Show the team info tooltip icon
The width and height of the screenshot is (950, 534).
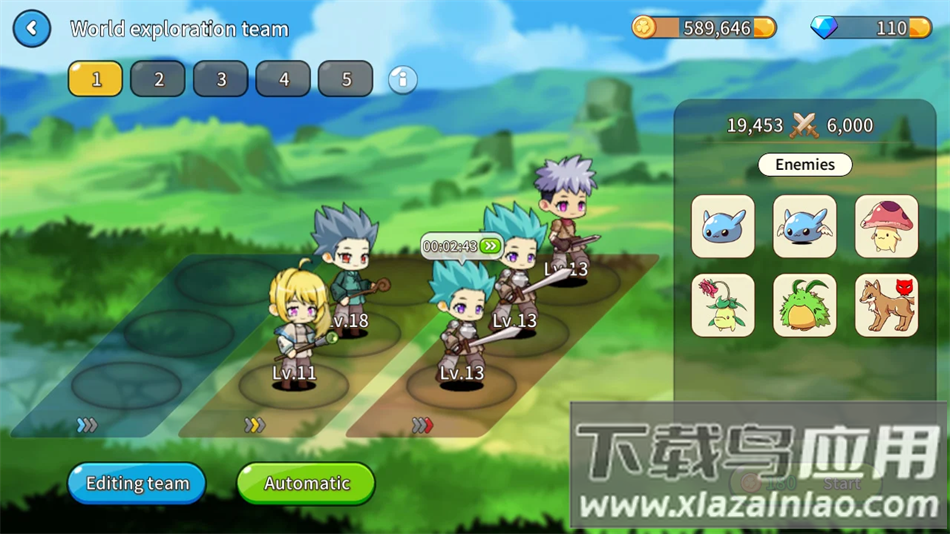(402, 79)
